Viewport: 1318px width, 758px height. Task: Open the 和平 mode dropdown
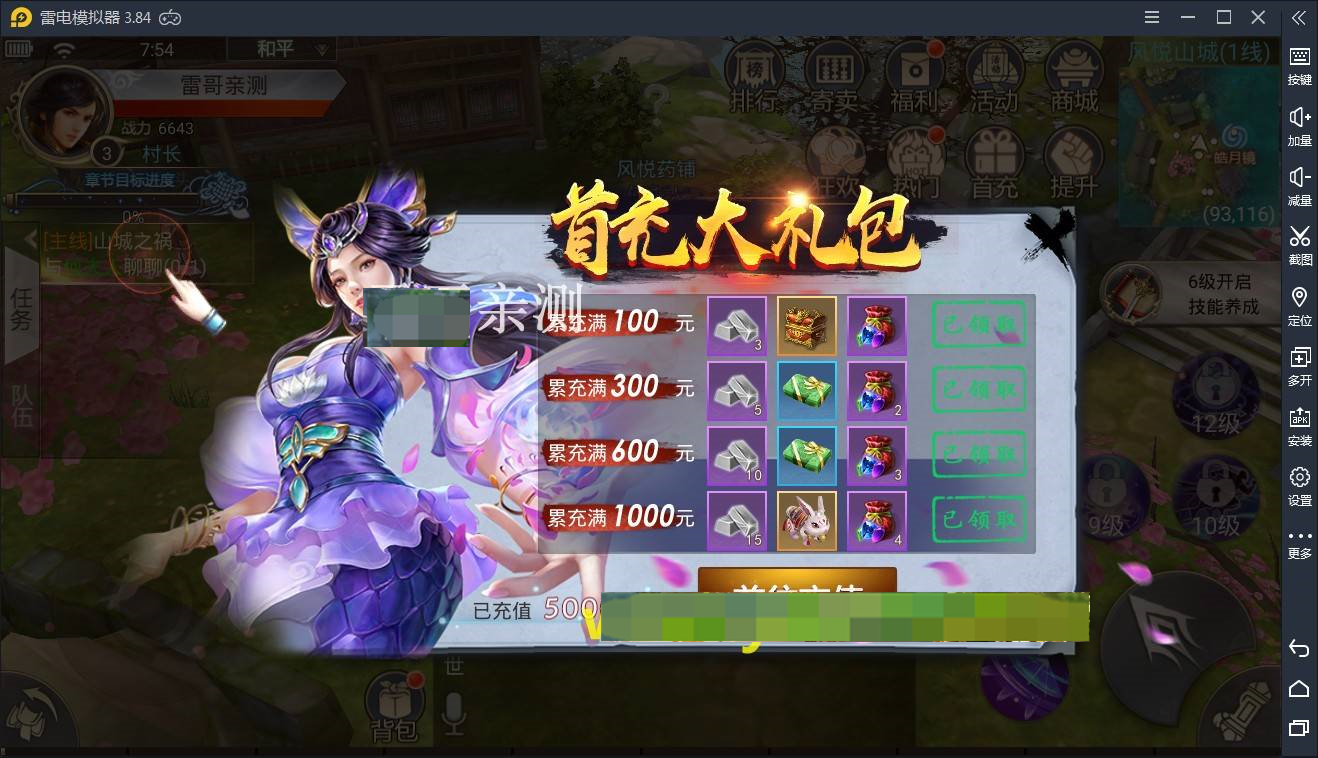pyautogui.click(x=282, y=48)
